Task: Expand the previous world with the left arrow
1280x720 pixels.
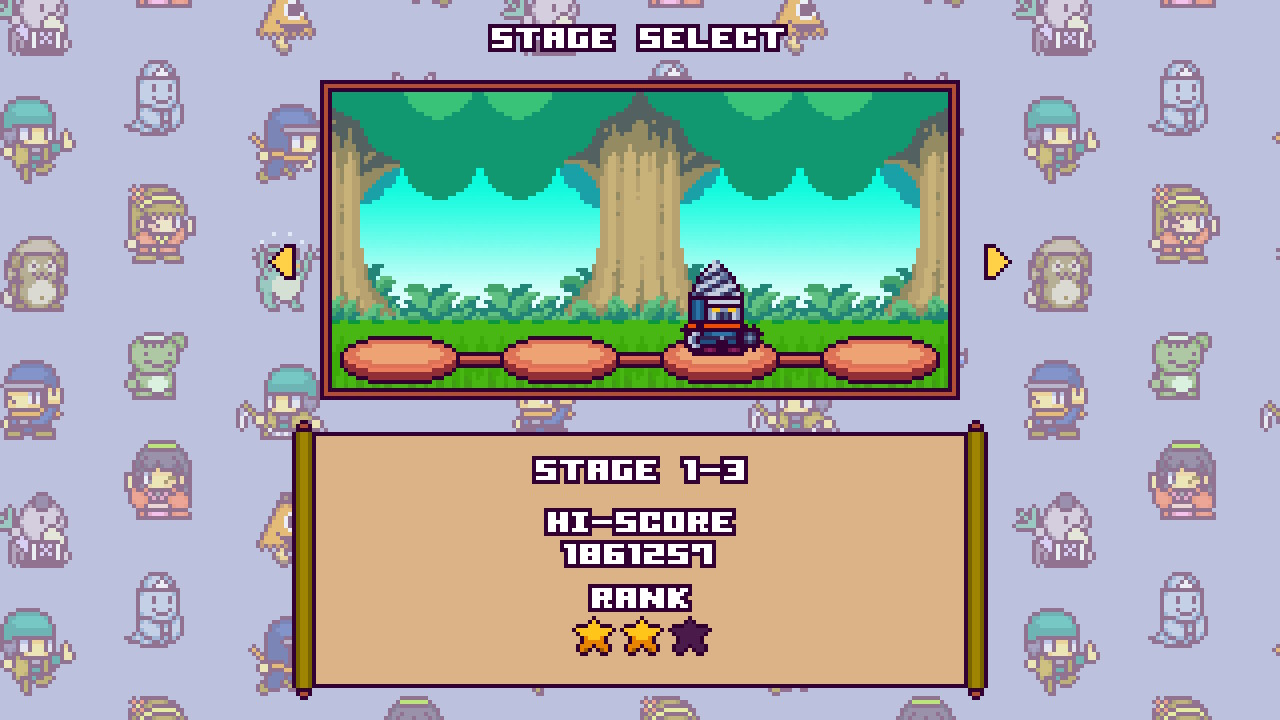Action: pos(285,262)
